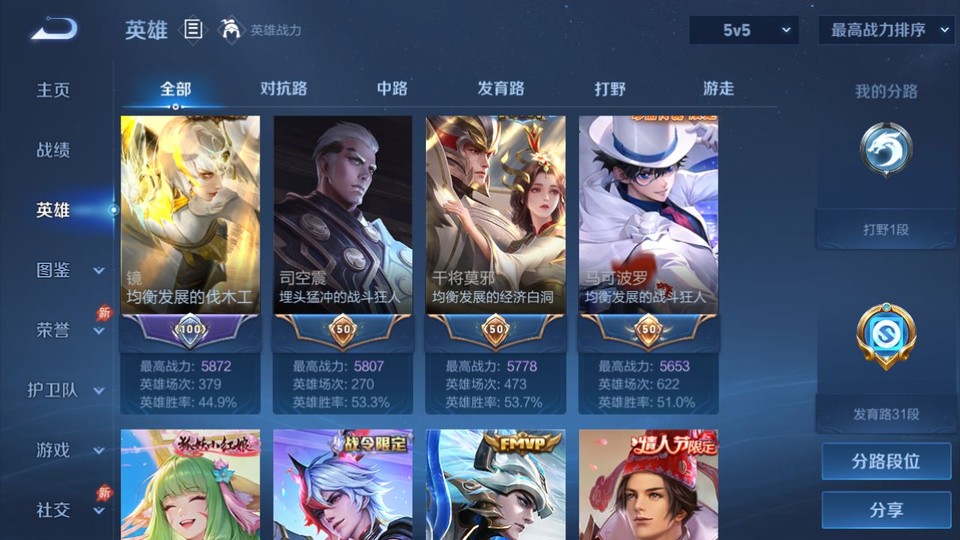Expand the 荣誉 sidebar menu
This screenshot has width=960, height=540.
(68, 330)
